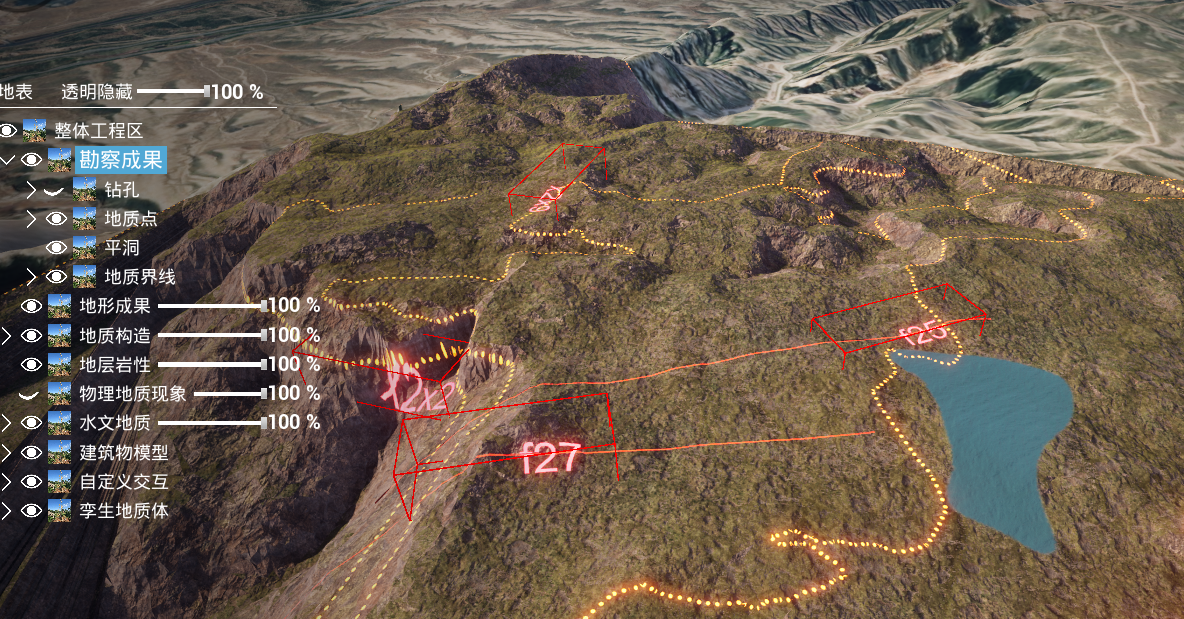Expand the 地质构造 group
The height and width of the screenshot is (619, 1184).
(x=7, y=336)
